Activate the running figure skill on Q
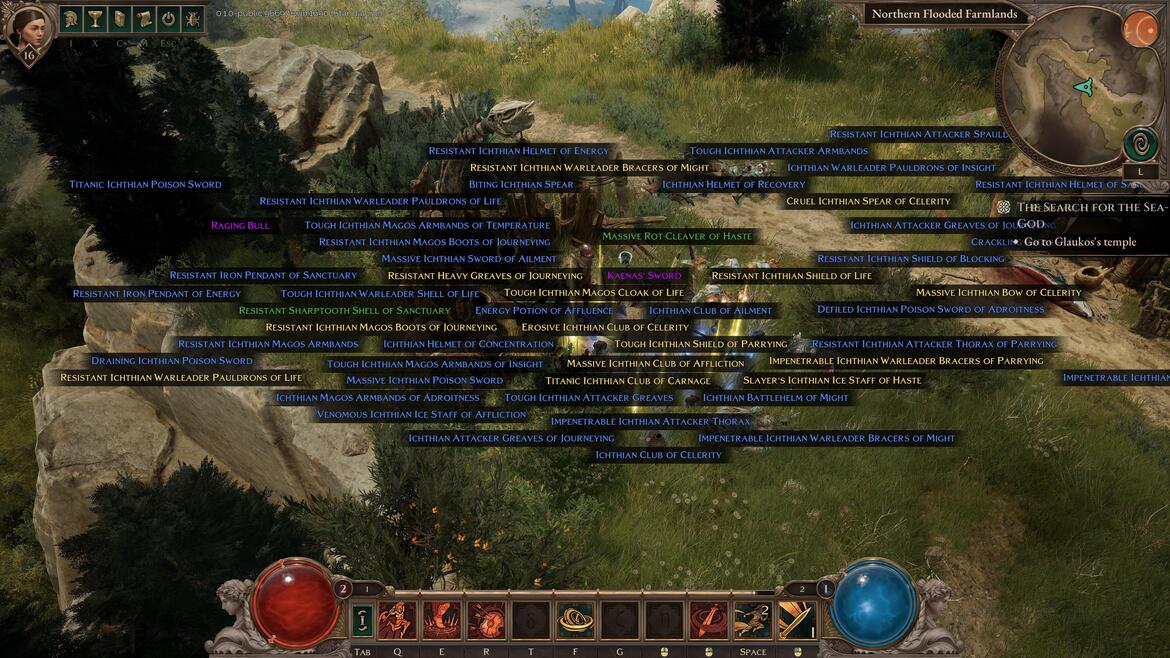Screen dimensions: 1170x658 397,620
